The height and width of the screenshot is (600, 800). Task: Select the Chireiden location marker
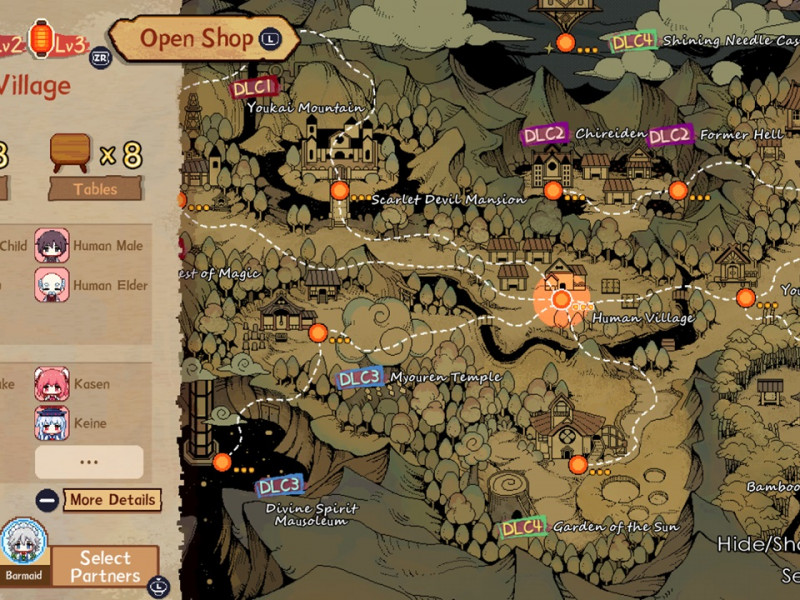click(553, 190)
